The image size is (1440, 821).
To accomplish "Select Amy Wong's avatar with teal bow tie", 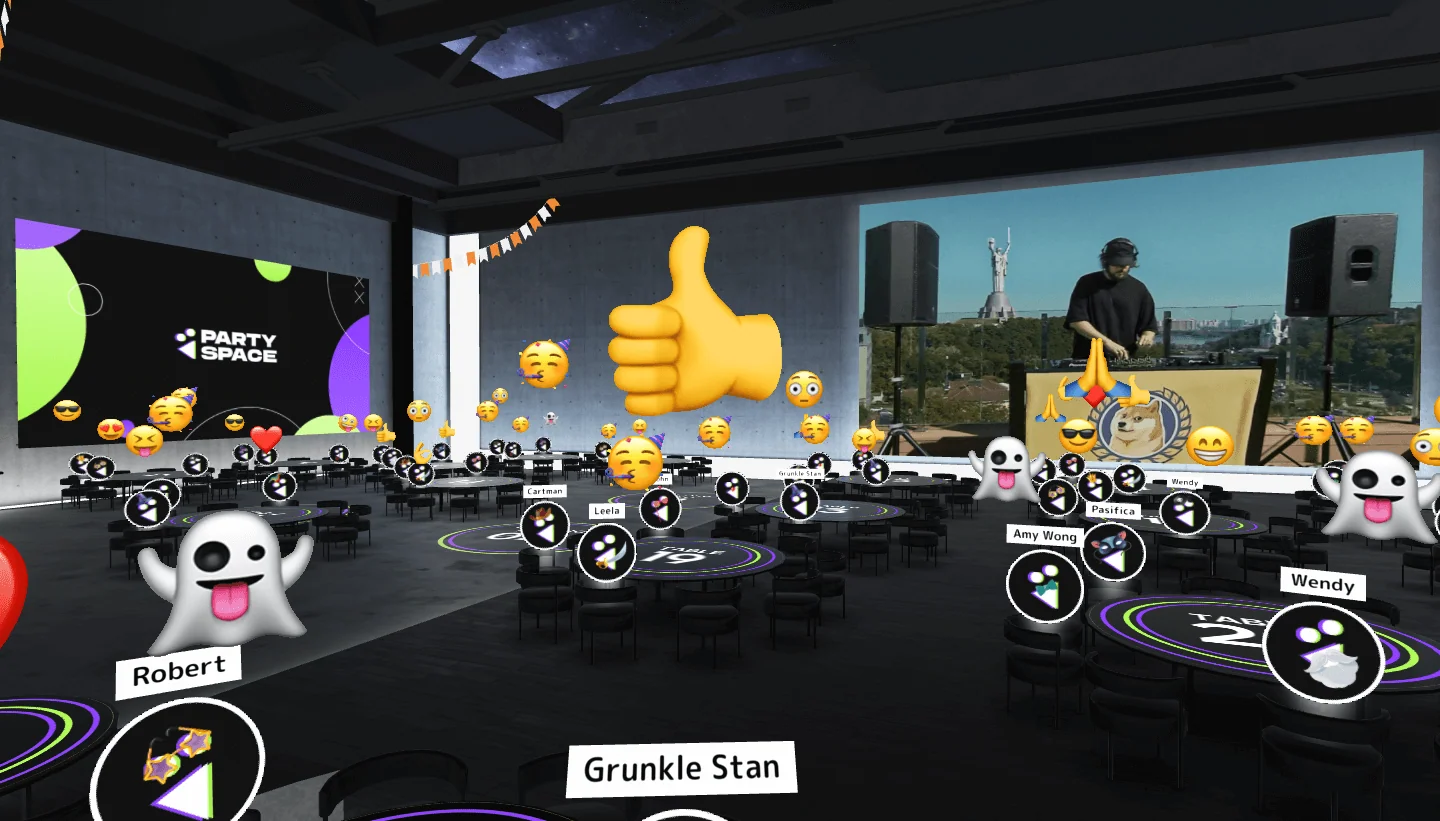I will coord(1043,585).
